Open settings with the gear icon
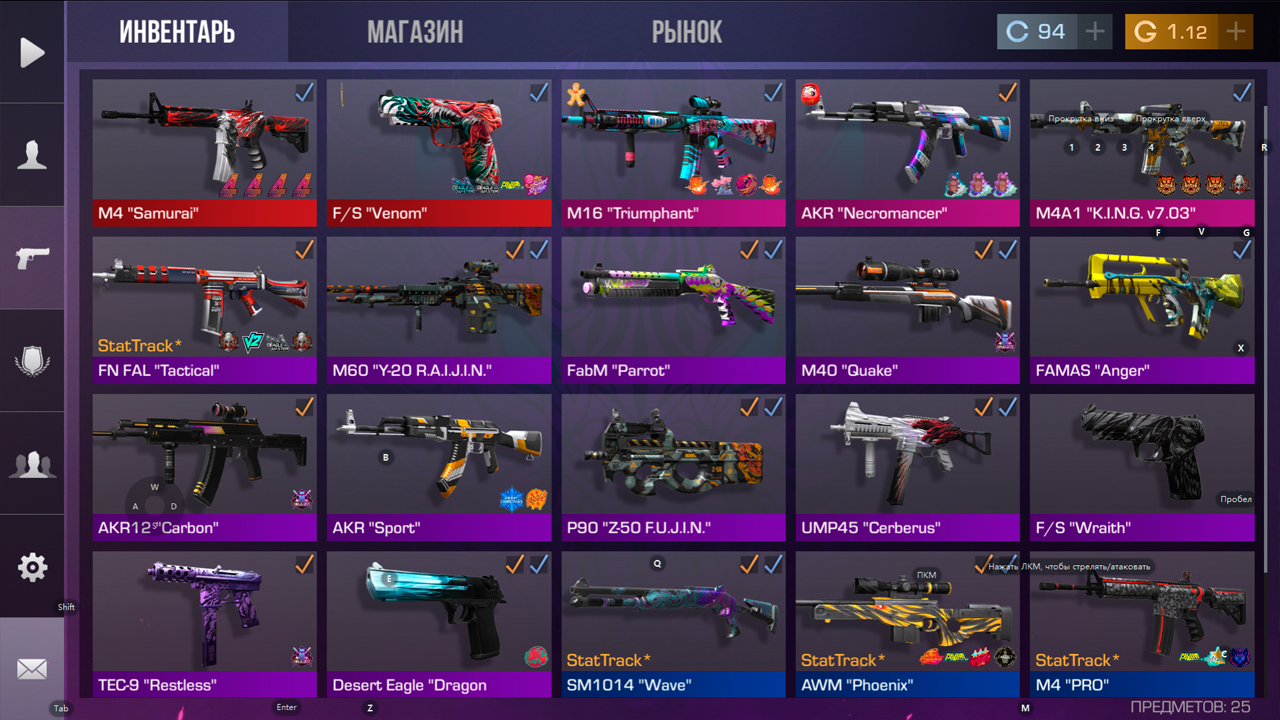Image resolution: width=1280 pixels, height=720 pixels. point(32,567)
